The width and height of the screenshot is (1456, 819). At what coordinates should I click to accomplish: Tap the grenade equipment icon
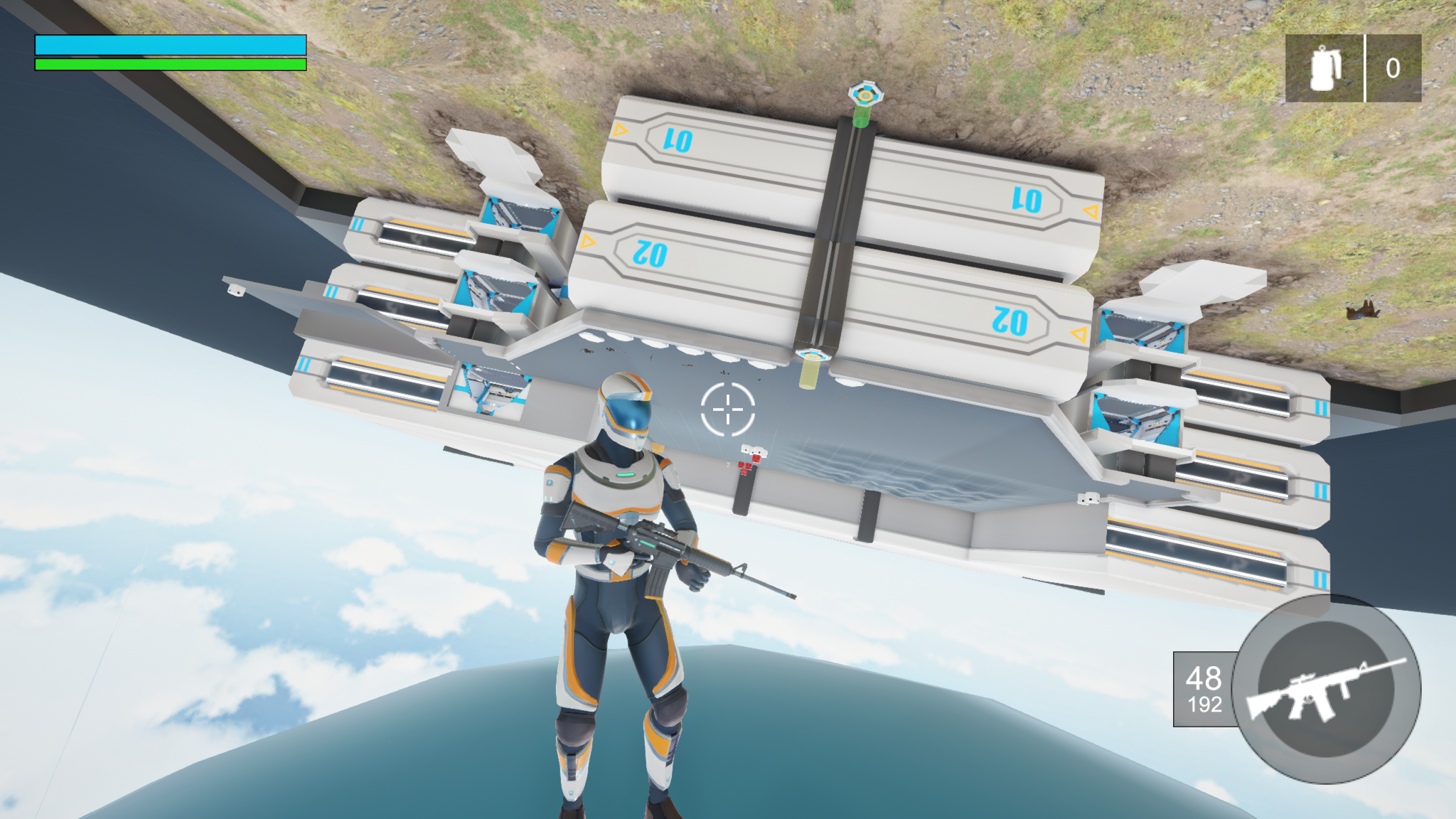(1324, 67)
